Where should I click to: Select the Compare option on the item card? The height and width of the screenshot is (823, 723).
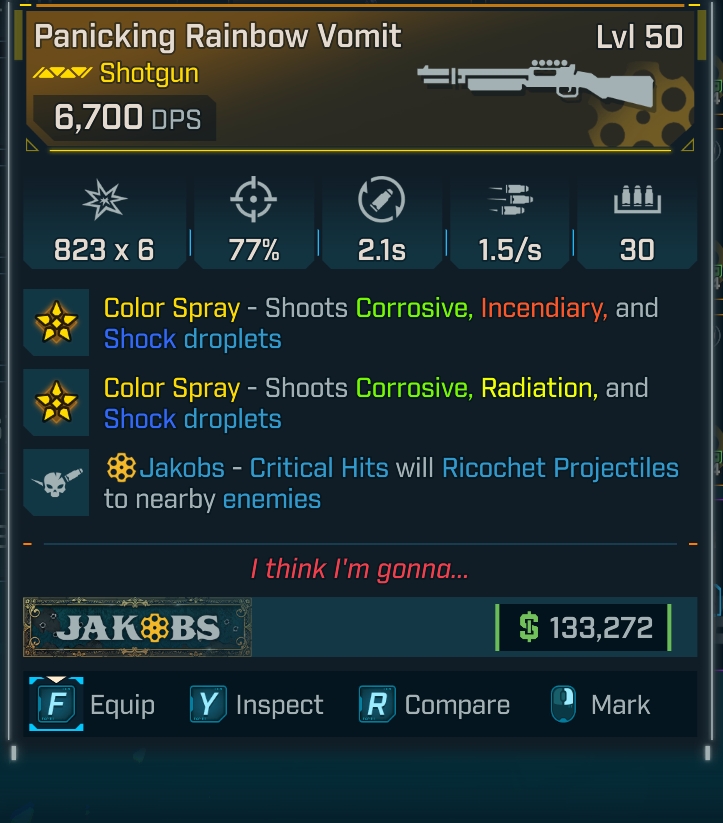[x=434, y=705]
